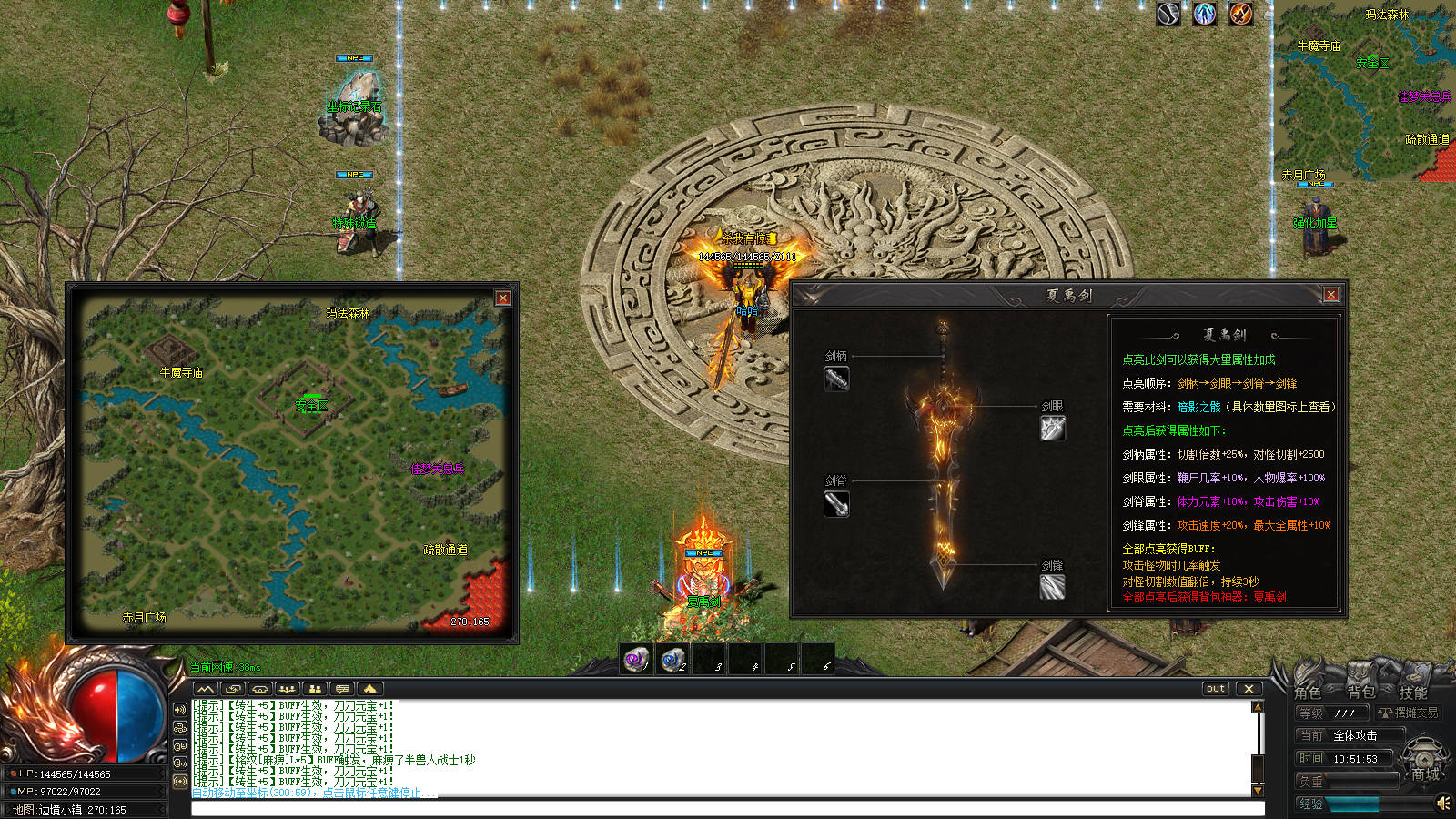The width and height of the screenshot is (1456, 819).
Task: Click the blue glowing figure buff icon
Action: click(1205, 14)
